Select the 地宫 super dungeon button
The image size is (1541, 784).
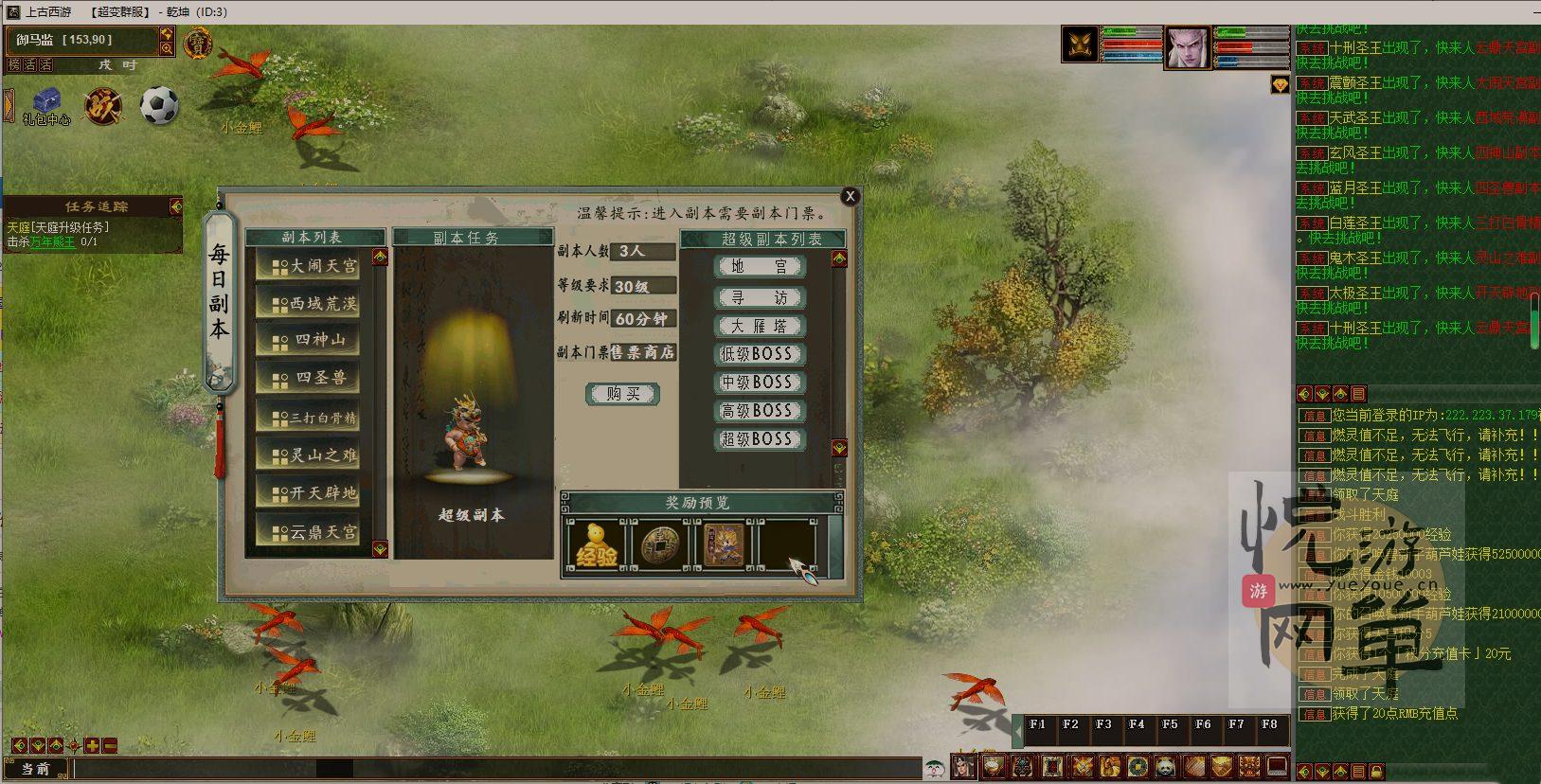pyautogui.click(x=759, y=267)
